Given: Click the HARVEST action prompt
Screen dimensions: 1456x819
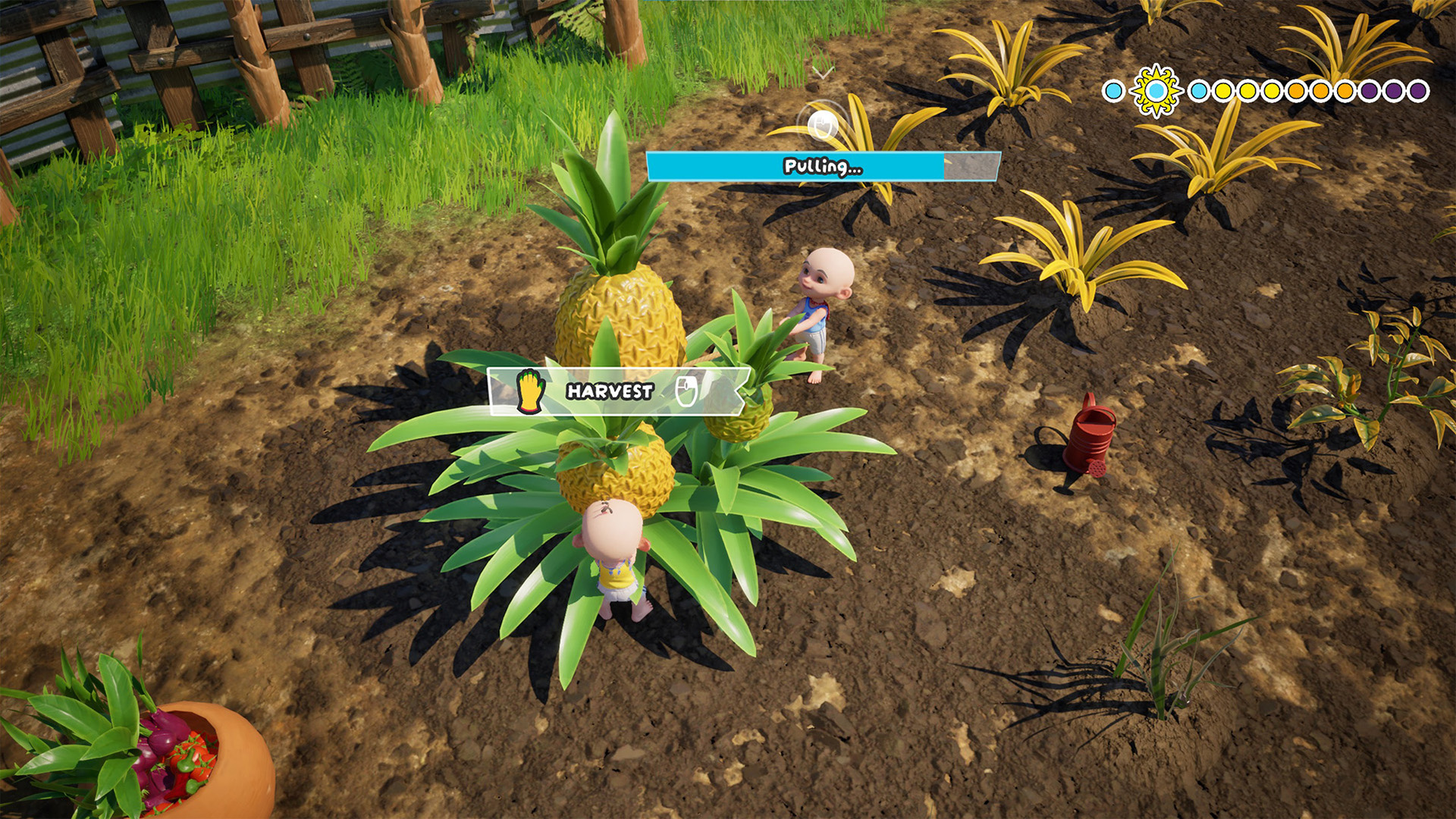Looking at the screenshot, I should click(610, 391).
